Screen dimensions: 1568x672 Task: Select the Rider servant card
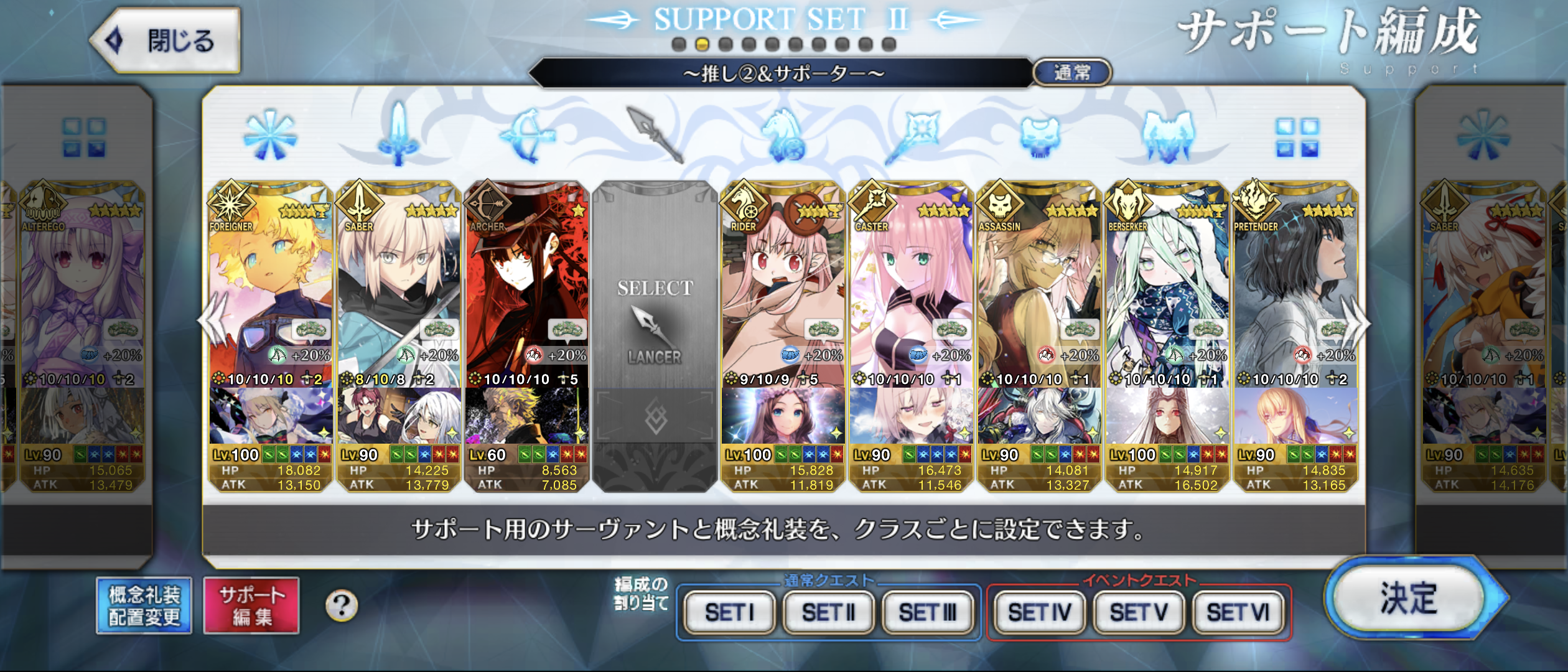click(x=783, y=286)
